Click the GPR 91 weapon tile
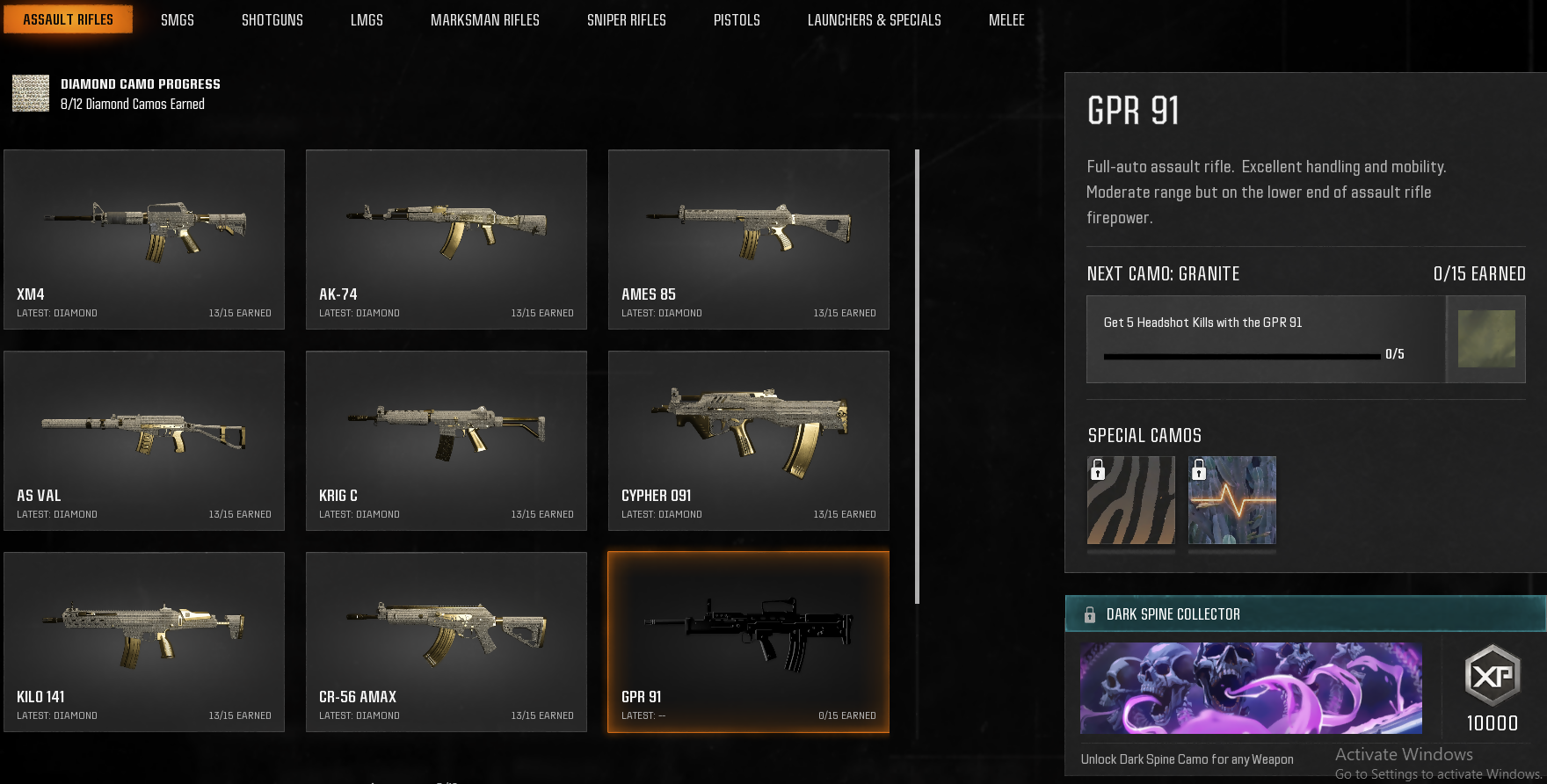Image resolution: width=1547 pixels, height=784 pixels. (749, 642)
